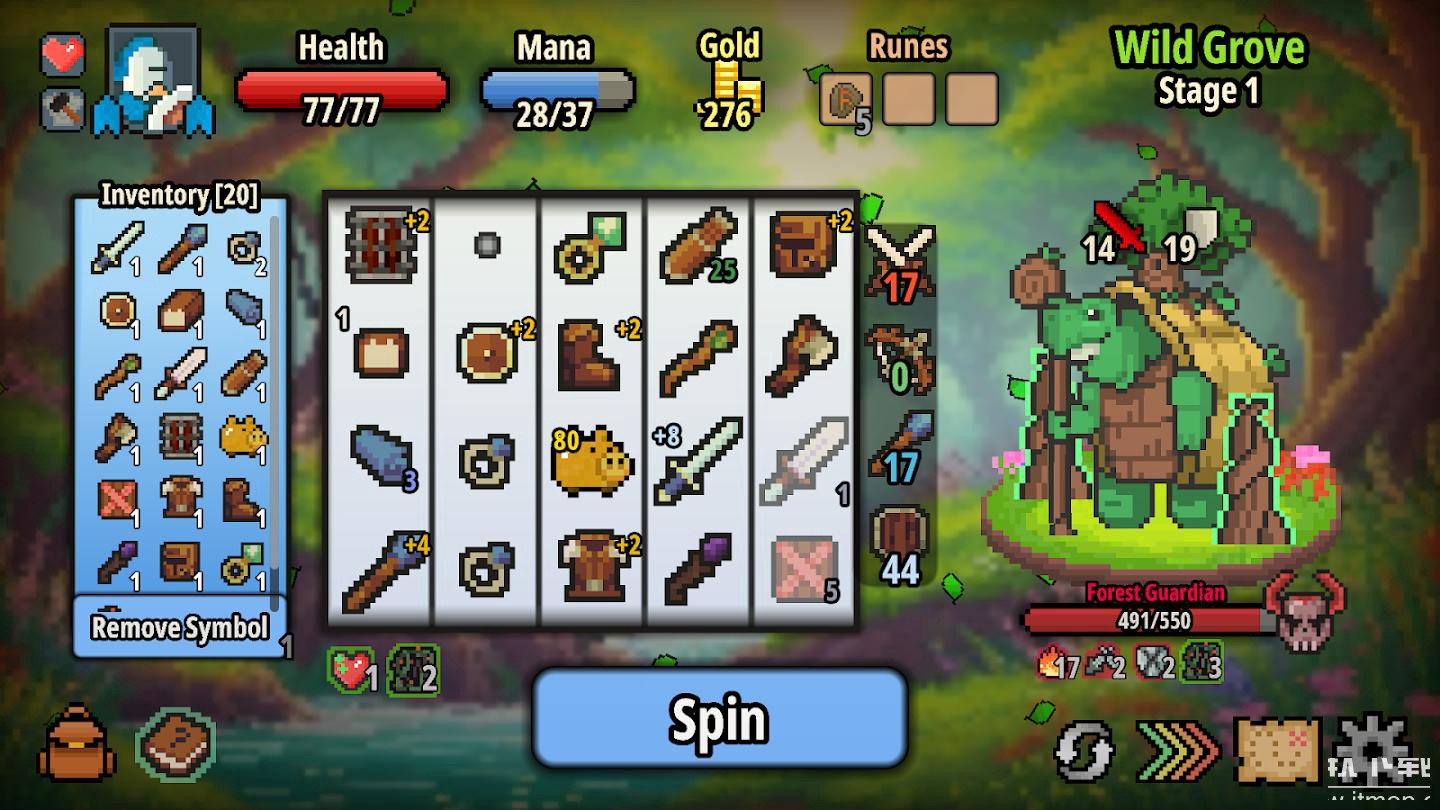The height and width of the screenshot is (810, 1440).
Task: Select the knight character portrait
Action: coord(153,82)
